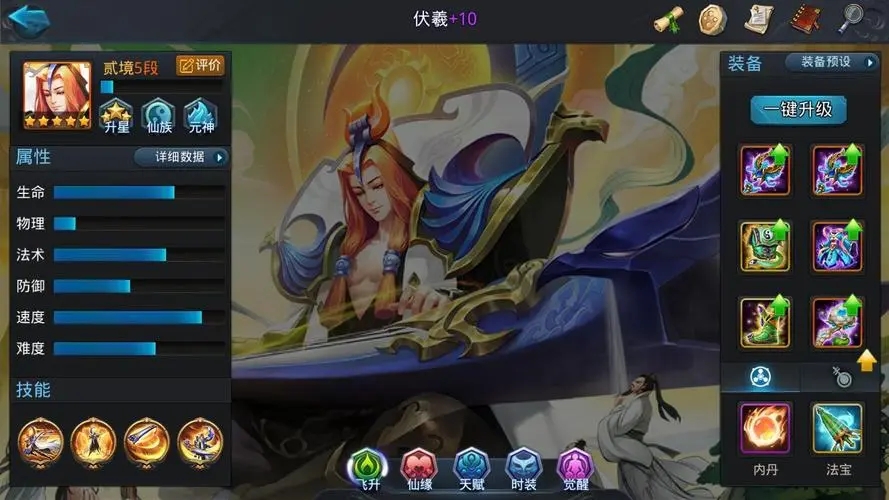
Task: Select the green boot equipment slot
Action: (x=765, y=322)
